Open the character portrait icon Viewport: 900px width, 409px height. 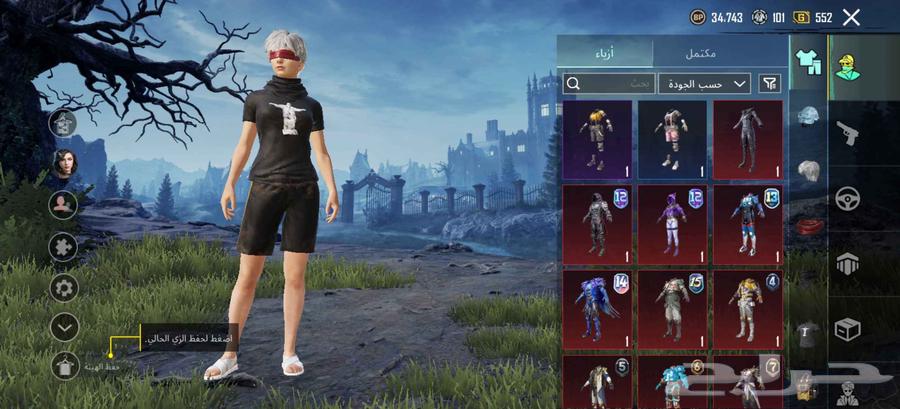pos(63,162)
